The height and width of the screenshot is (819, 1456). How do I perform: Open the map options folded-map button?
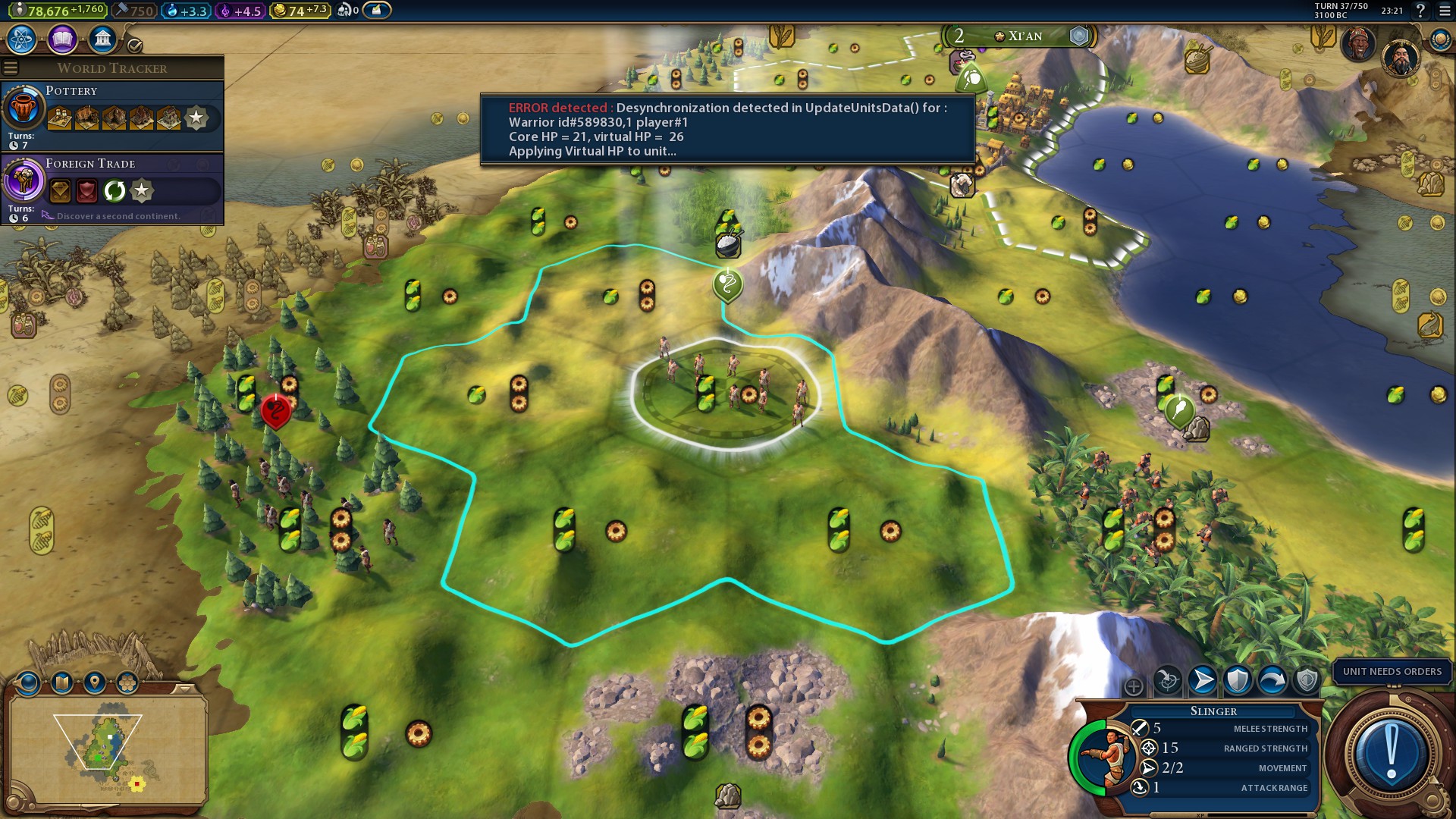click(62, 683)
